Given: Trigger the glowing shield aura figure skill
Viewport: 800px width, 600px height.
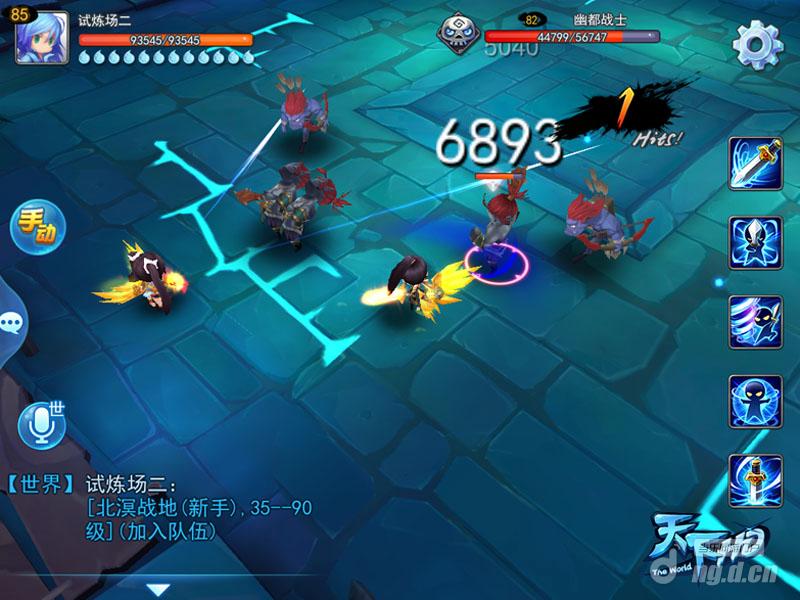Looking at the screenshot, I should (x=755, y=400).
